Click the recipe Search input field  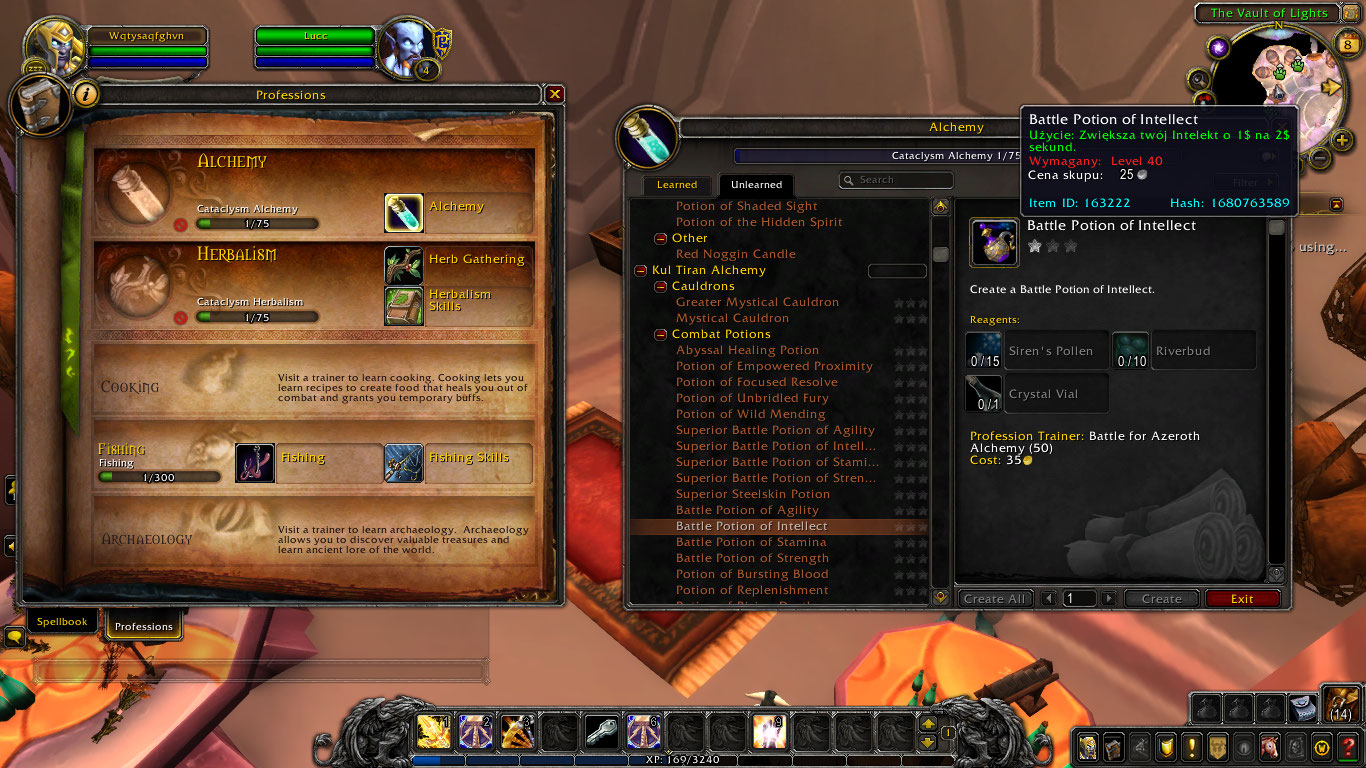[x=896, y=179]
